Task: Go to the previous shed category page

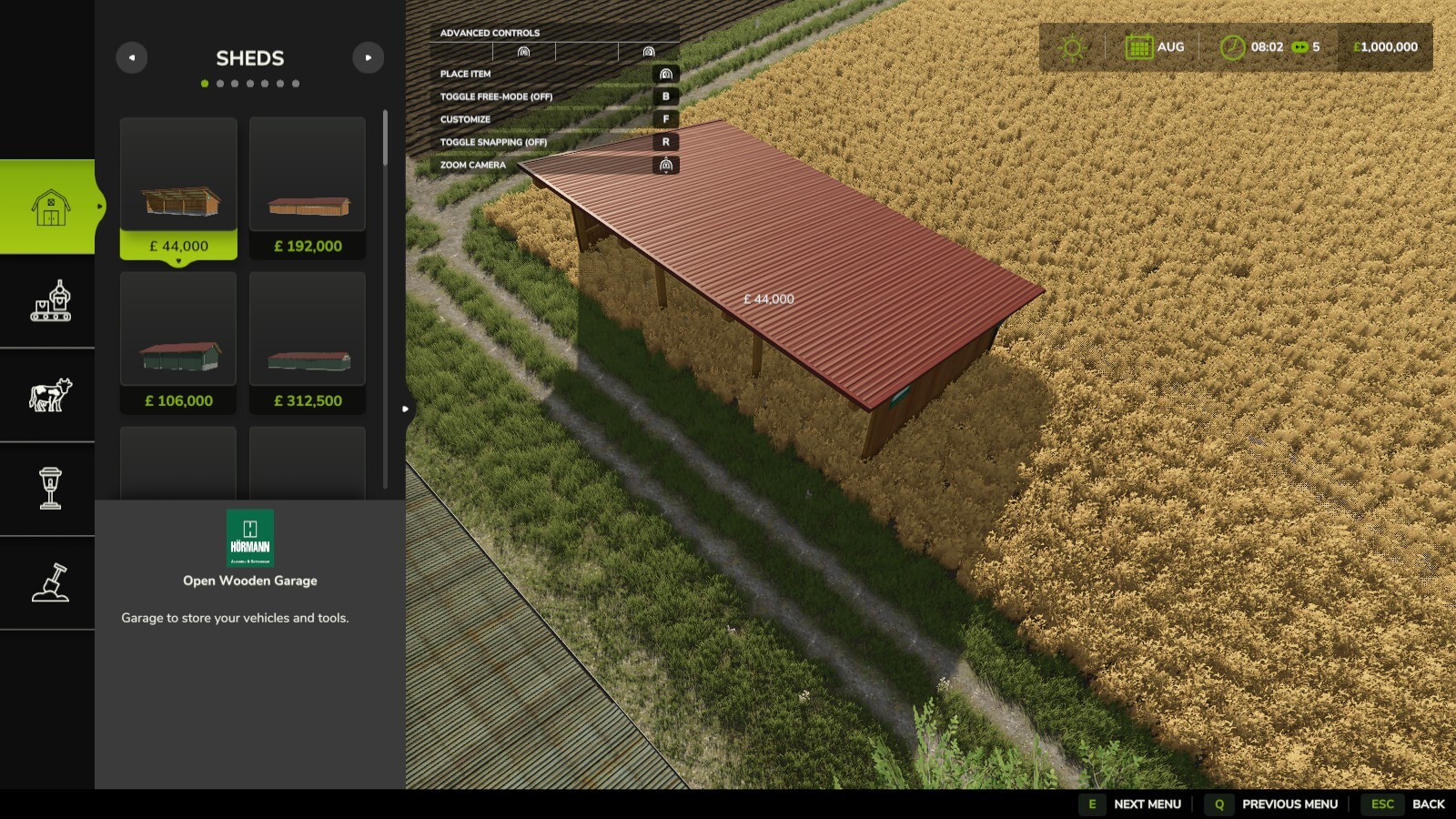Action: click(x=132, y=57)
